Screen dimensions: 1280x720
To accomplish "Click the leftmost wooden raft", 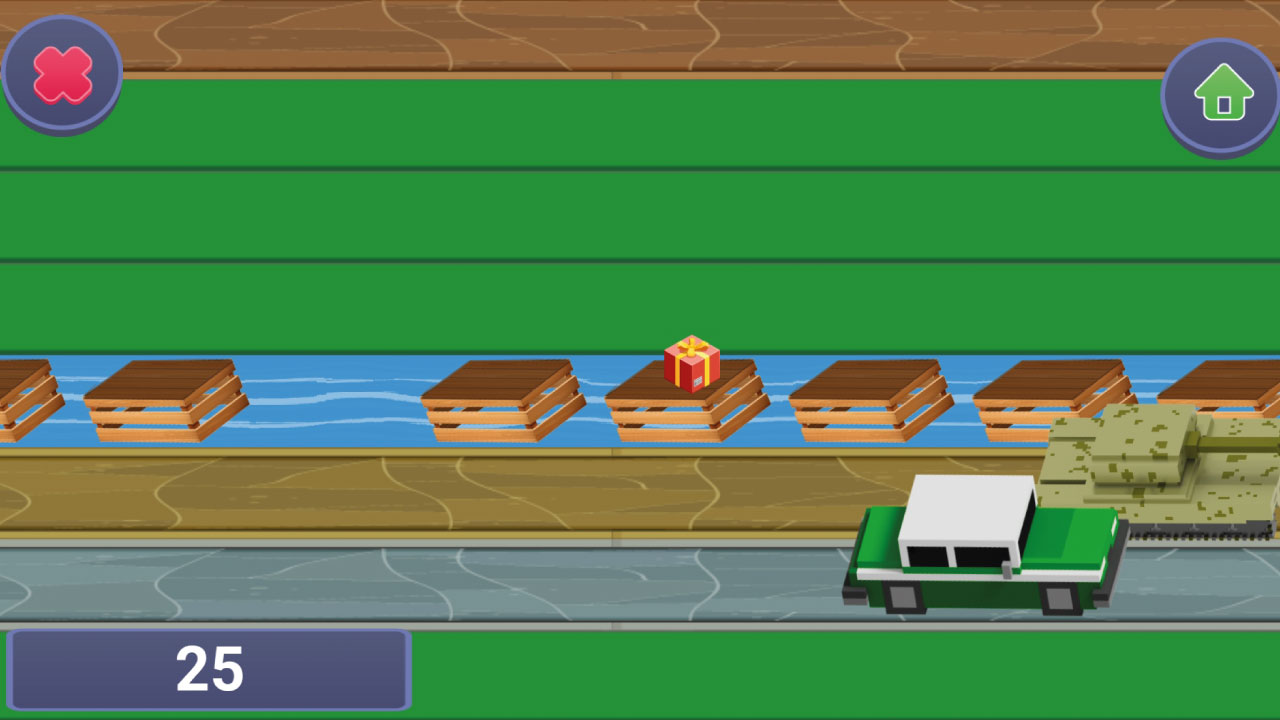I will click(20, 395).
